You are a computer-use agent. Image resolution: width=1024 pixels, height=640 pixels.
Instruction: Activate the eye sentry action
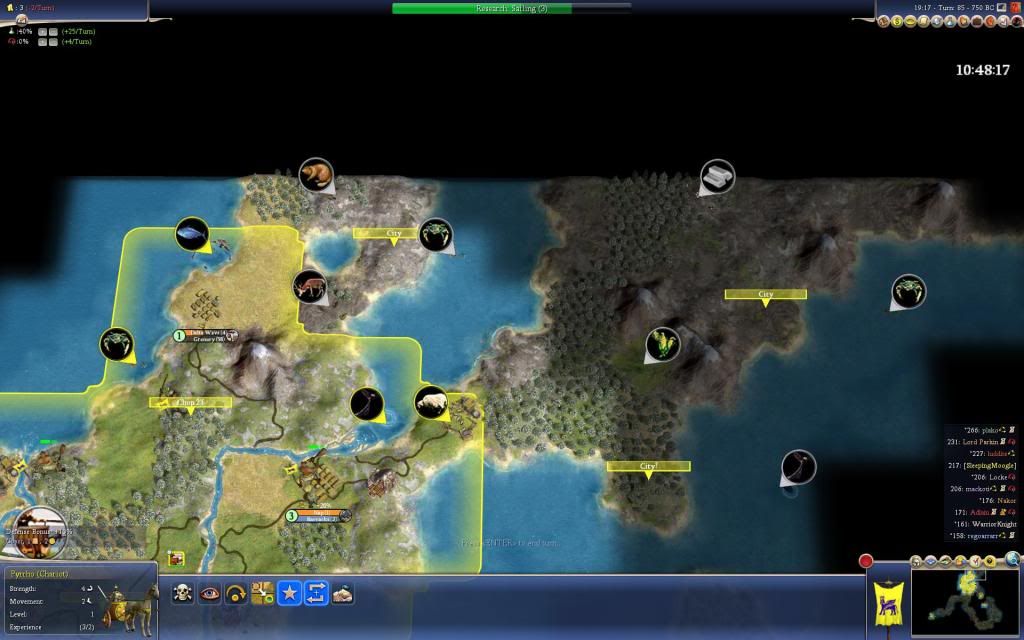point(210,593)
